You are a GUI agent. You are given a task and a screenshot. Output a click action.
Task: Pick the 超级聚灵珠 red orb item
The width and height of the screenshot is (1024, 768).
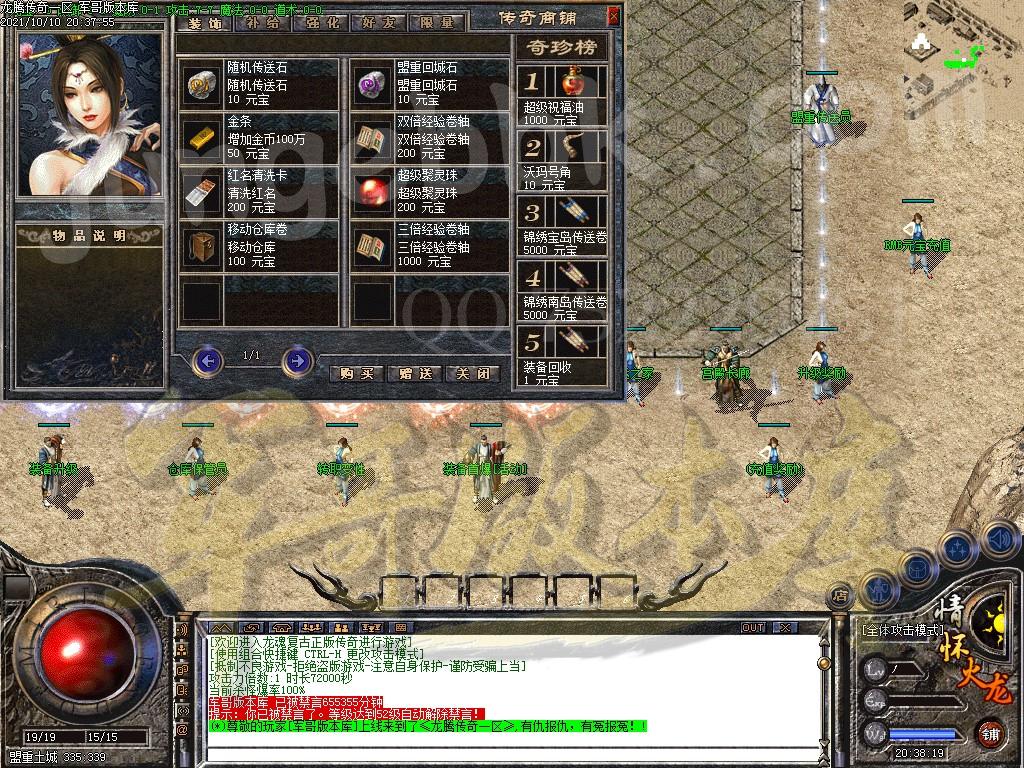[372, 191]
